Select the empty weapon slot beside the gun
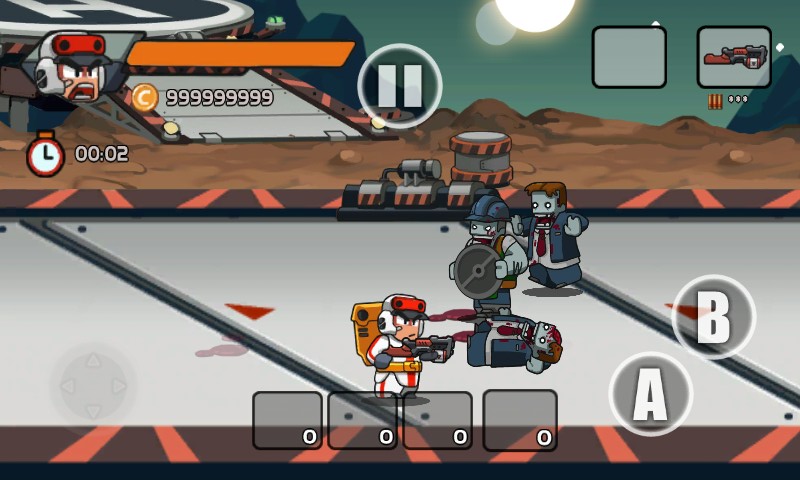This screenshot has height=480, width=800. point(629,57)
